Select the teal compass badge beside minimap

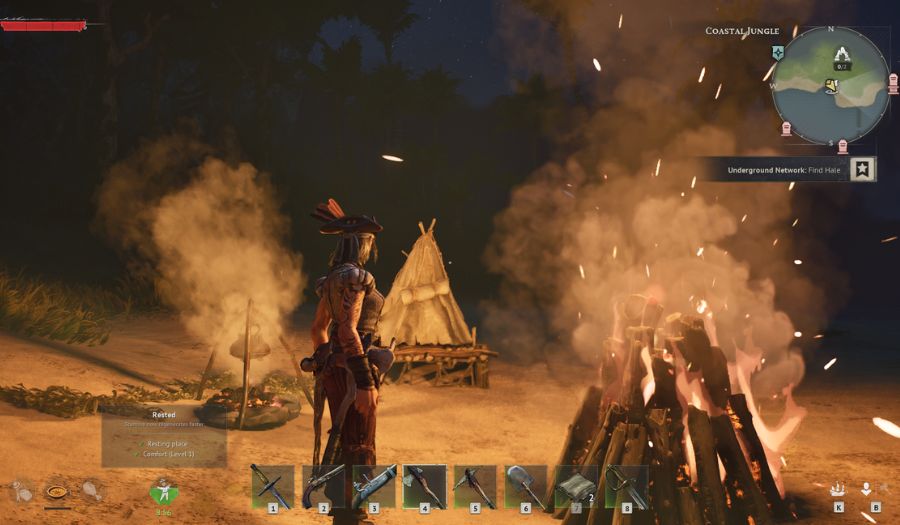(778, 53)
